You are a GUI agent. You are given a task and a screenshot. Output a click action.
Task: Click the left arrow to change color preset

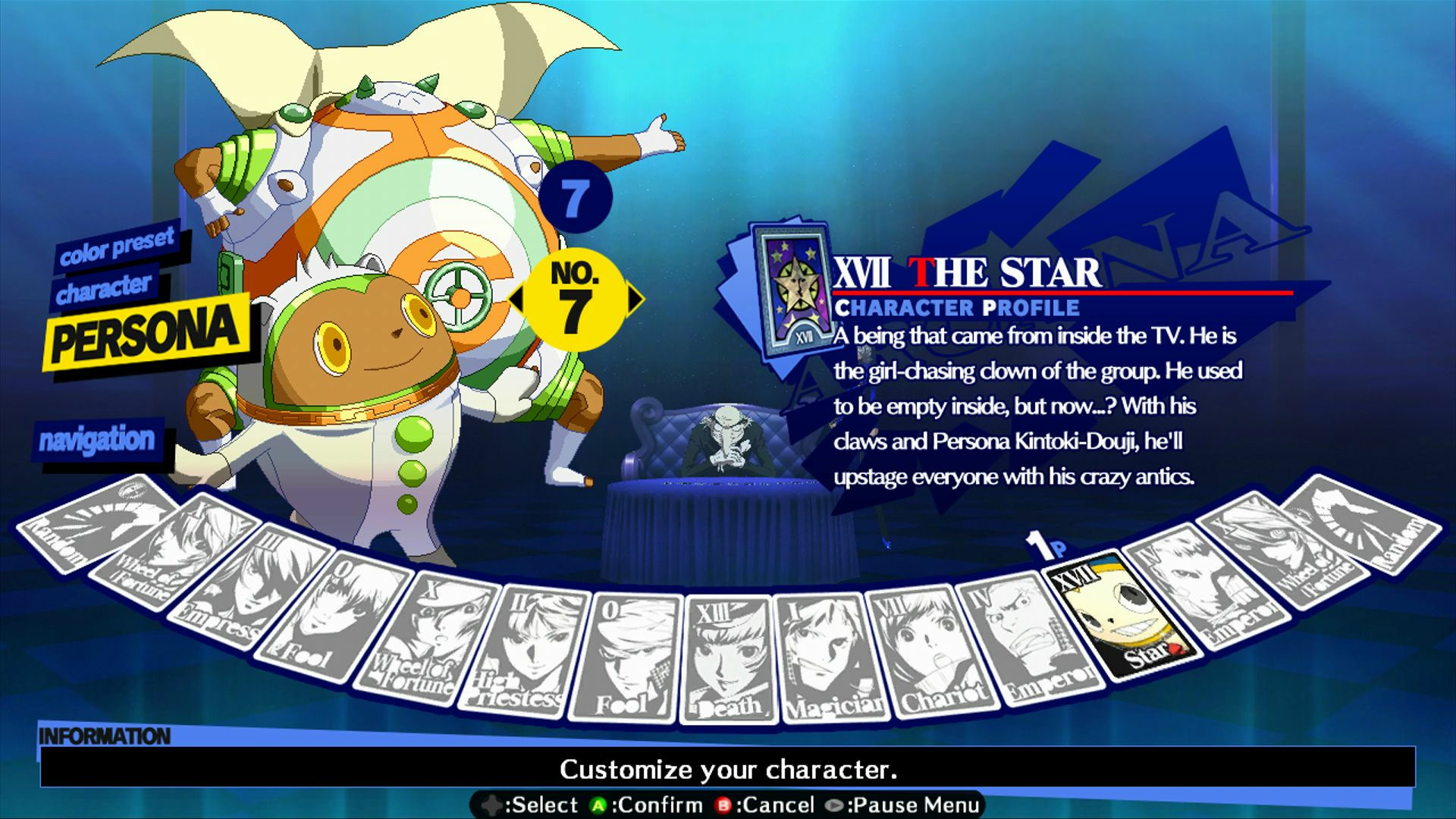pyautogui.click(x=516, y=300)
